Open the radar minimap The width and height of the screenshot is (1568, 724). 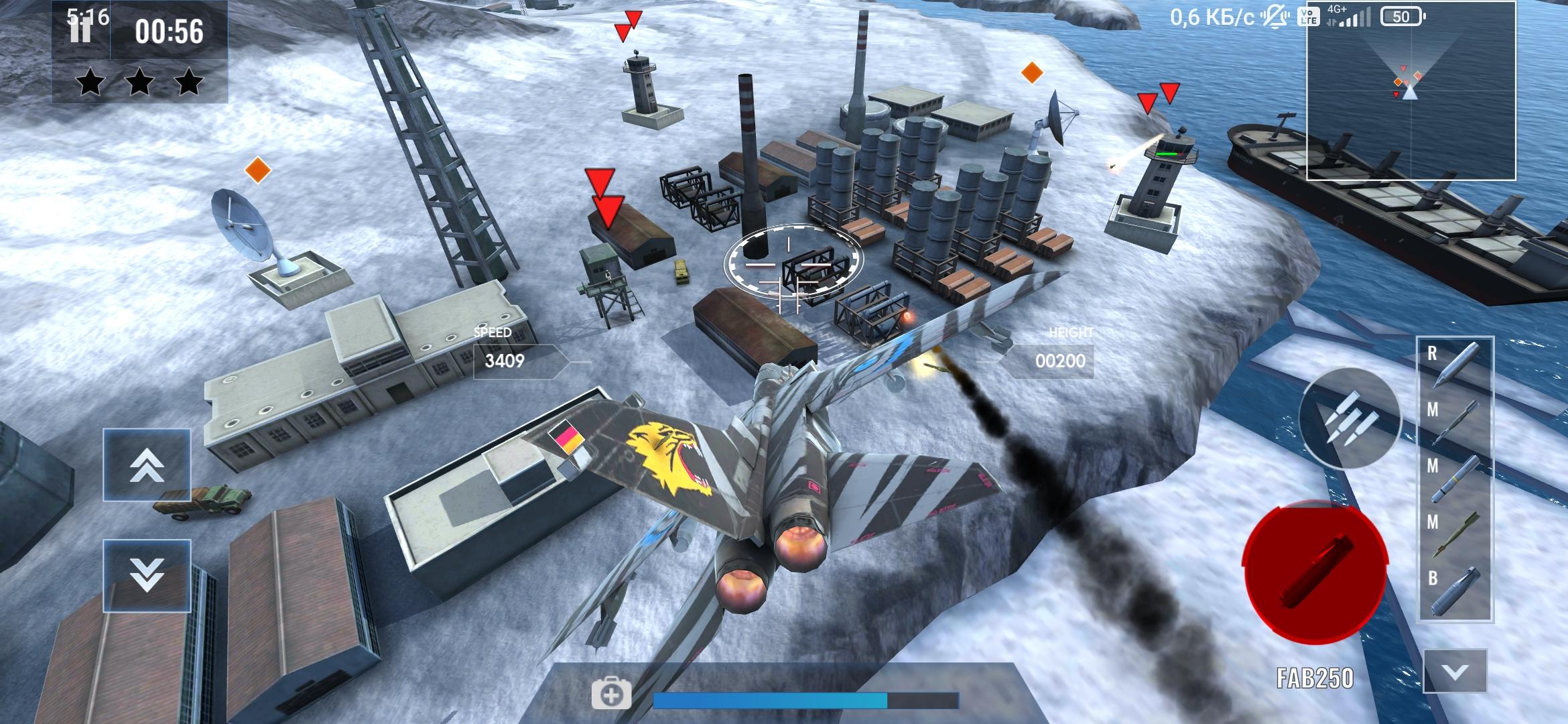1411,91
